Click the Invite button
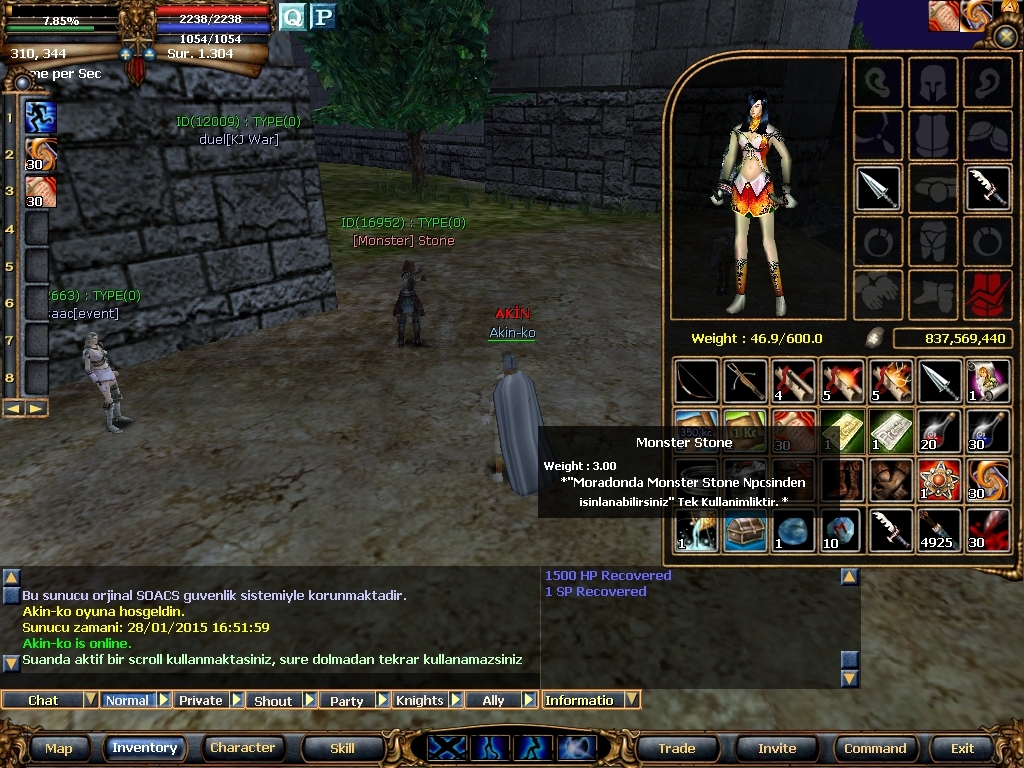Viewport: 1024px width, 768px height. coord(777,748)
